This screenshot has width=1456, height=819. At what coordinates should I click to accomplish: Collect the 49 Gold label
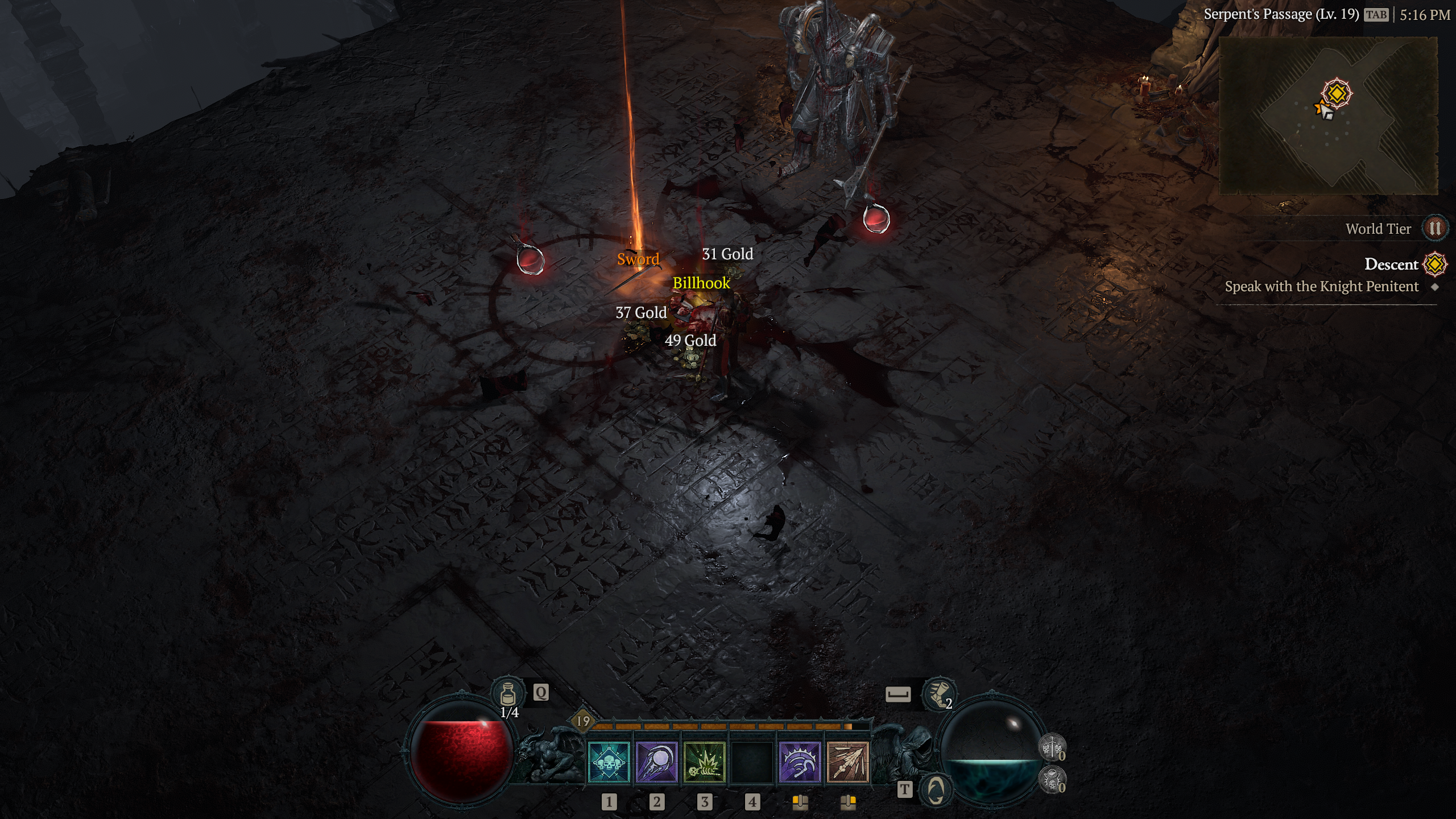[x=690, y=341]
